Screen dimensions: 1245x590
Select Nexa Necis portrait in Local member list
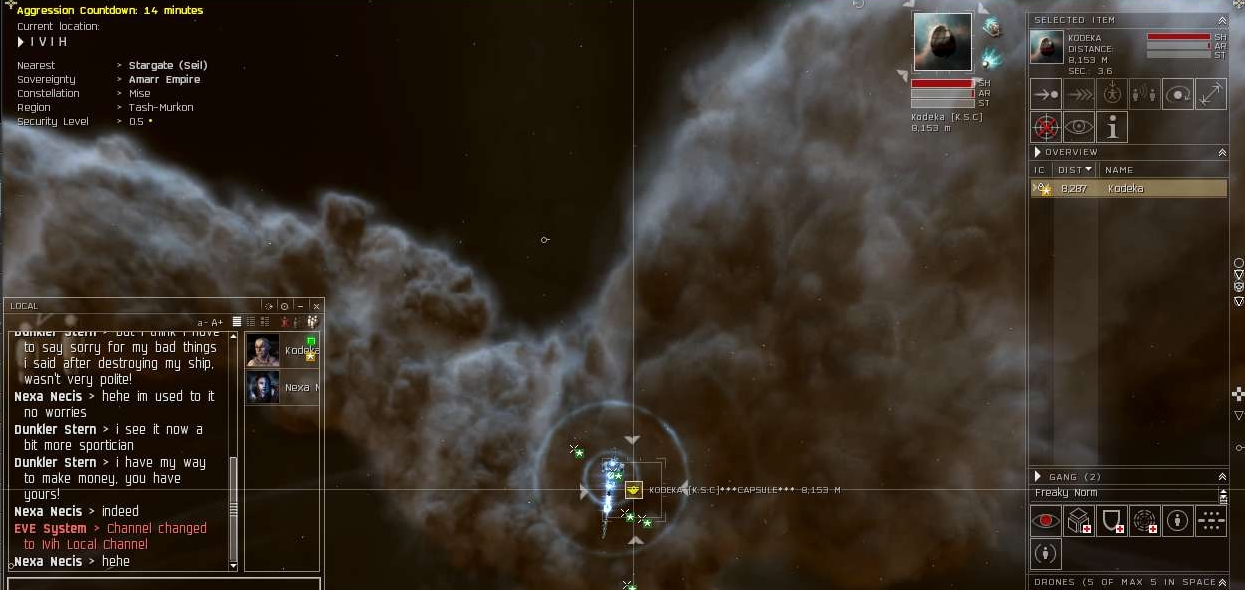(x=264, y=387)
